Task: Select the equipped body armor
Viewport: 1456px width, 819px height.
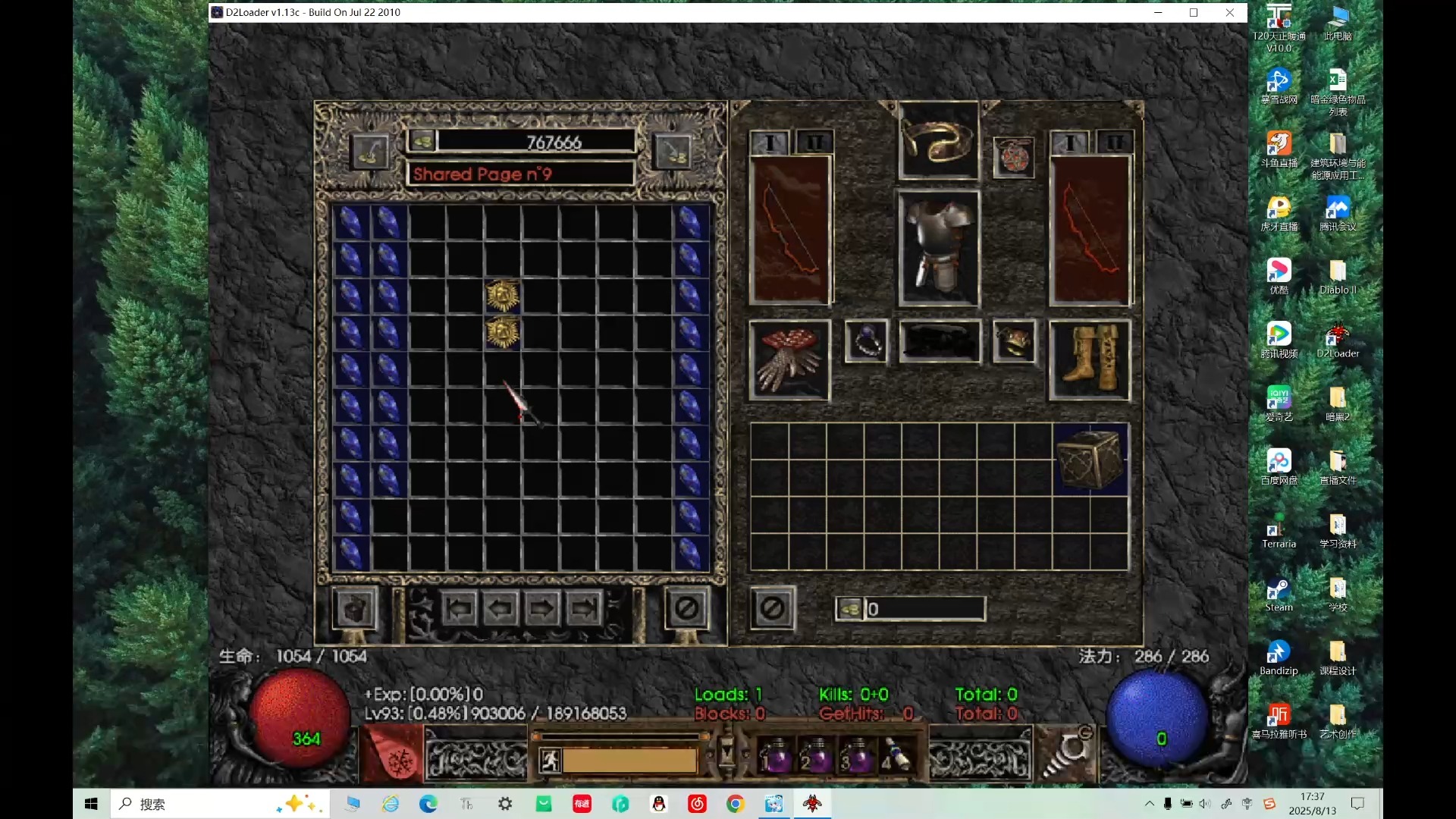Action: [939, 248]
